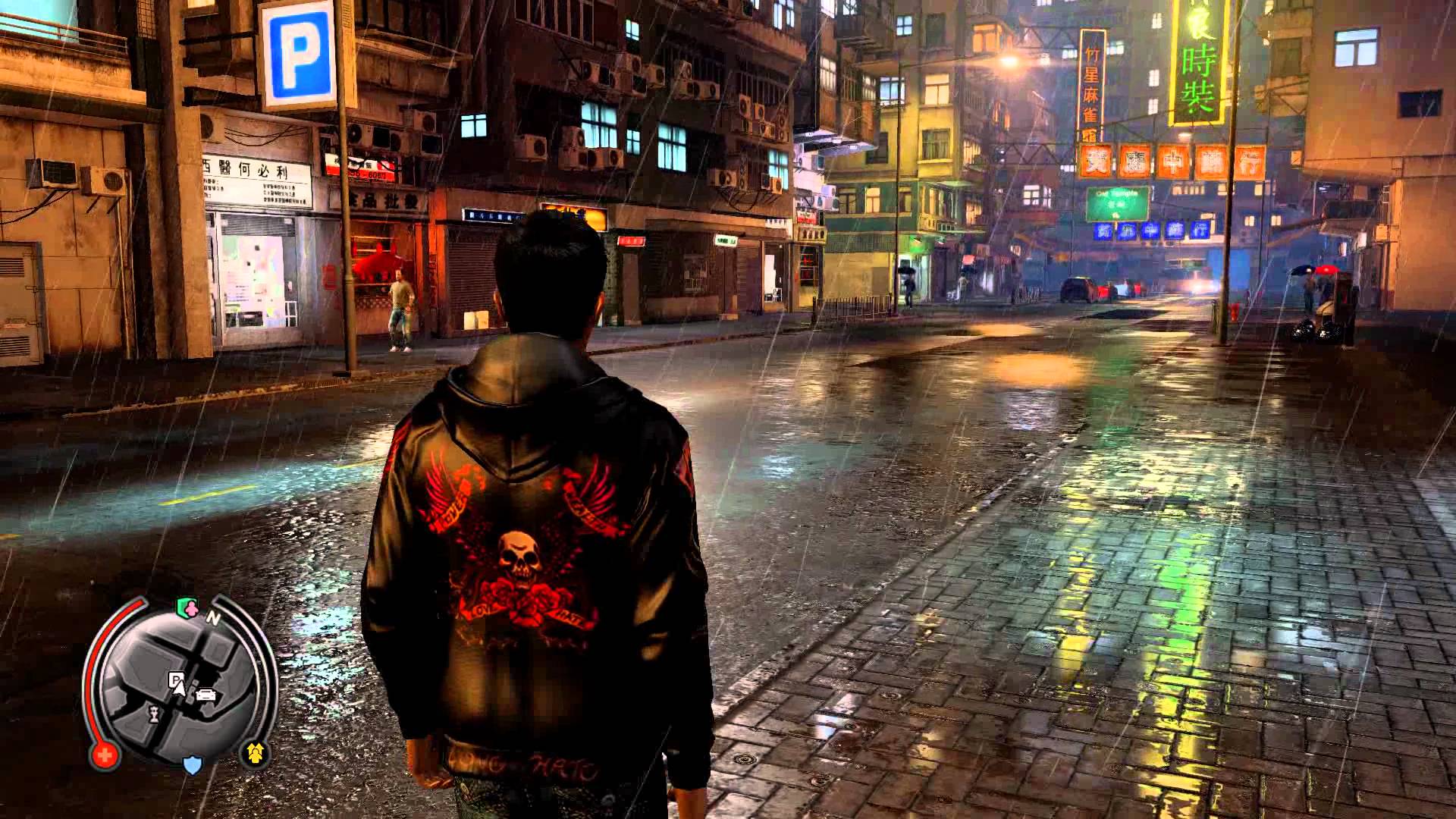Viewport: 1456px width, 819px height.
Task: Click the white car icon on the minimap
Action: tap(206, 695)
